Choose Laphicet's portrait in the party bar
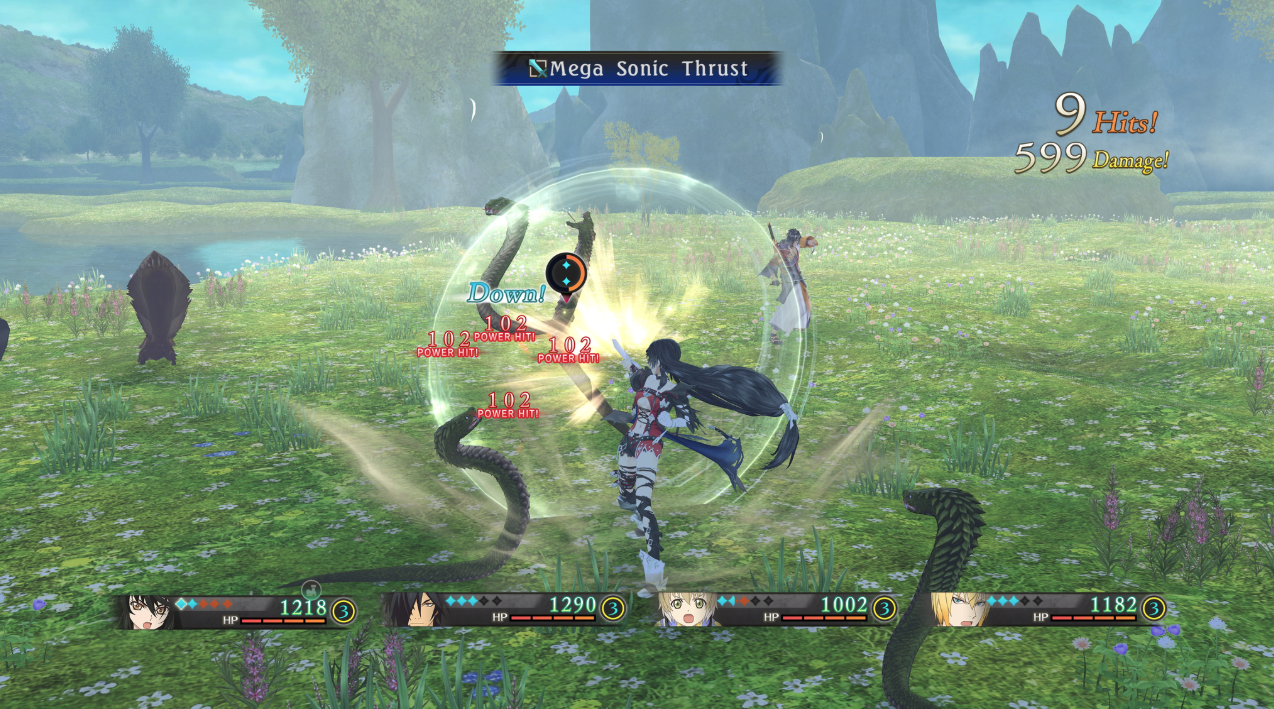 (685, 609)
